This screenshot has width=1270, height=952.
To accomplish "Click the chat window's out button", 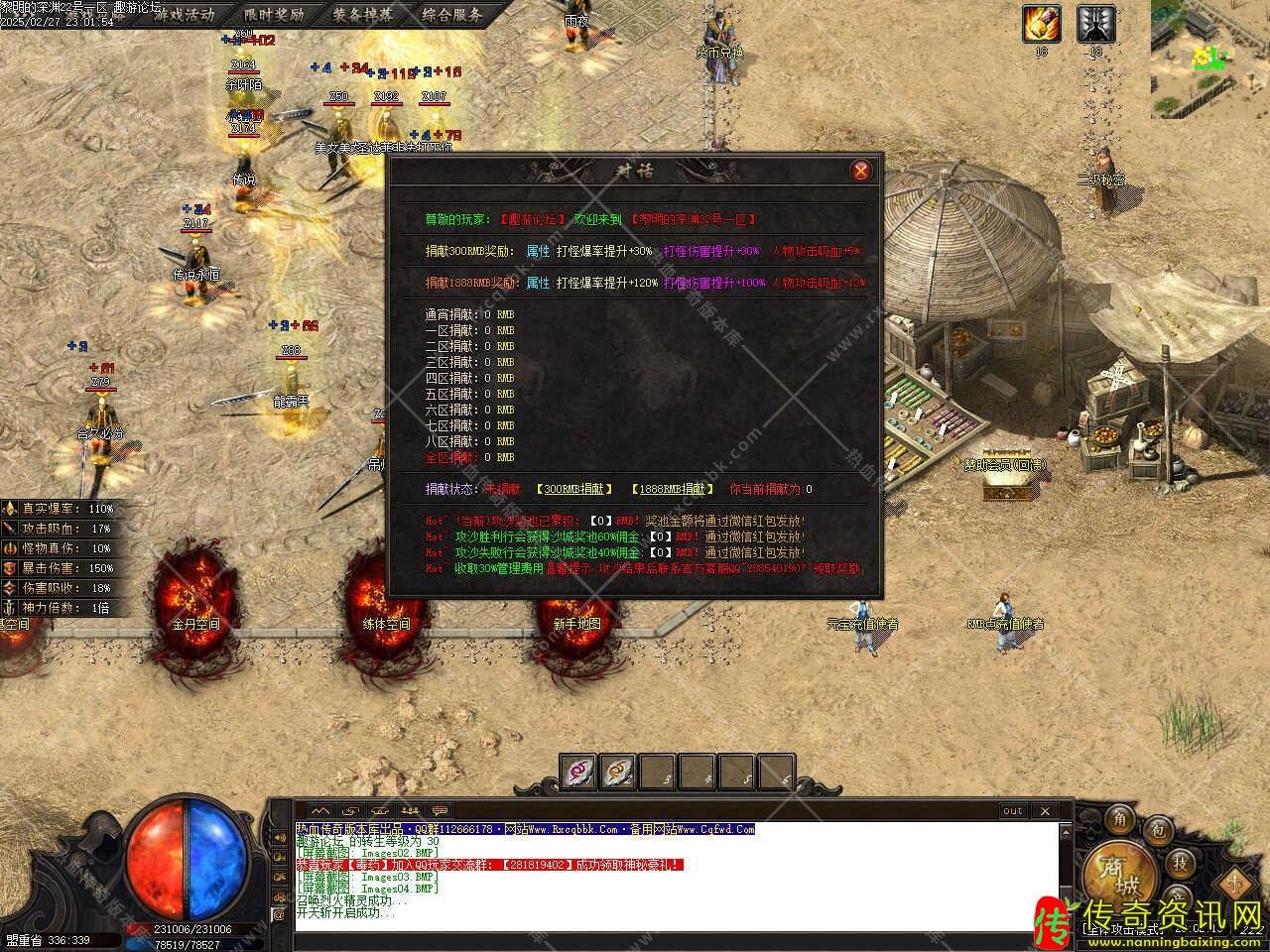I will 1012,811.
